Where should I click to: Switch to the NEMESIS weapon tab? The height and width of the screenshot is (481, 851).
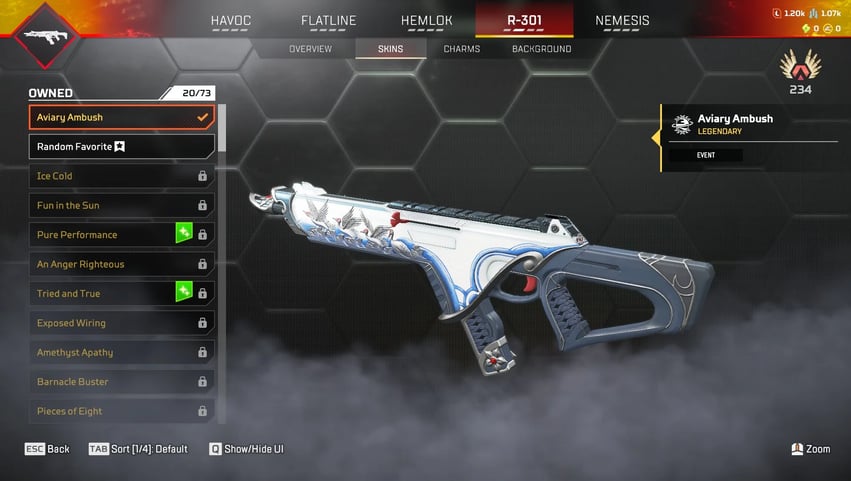[x=622, y=20]
